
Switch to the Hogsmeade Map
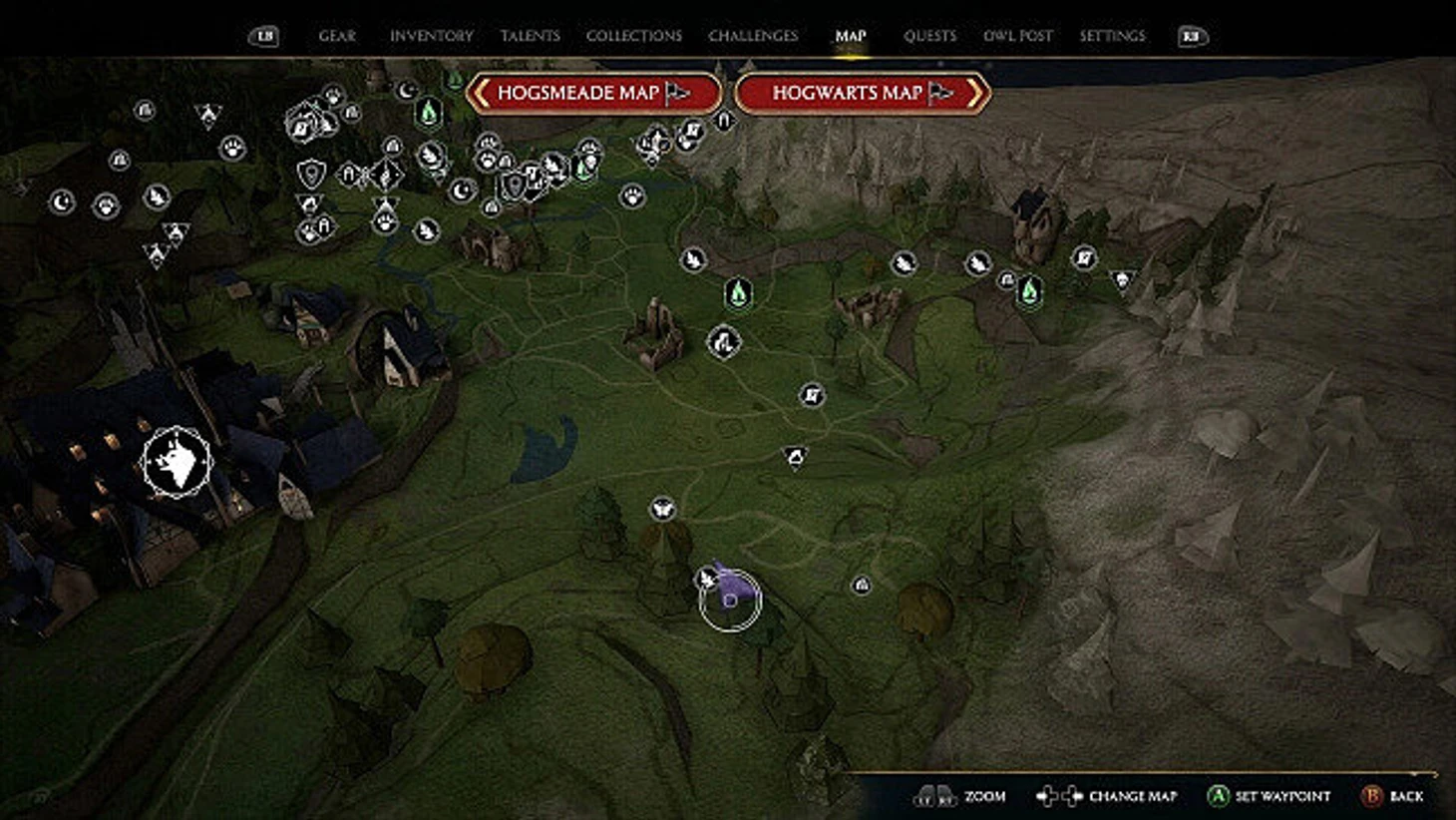coord(593,93)
